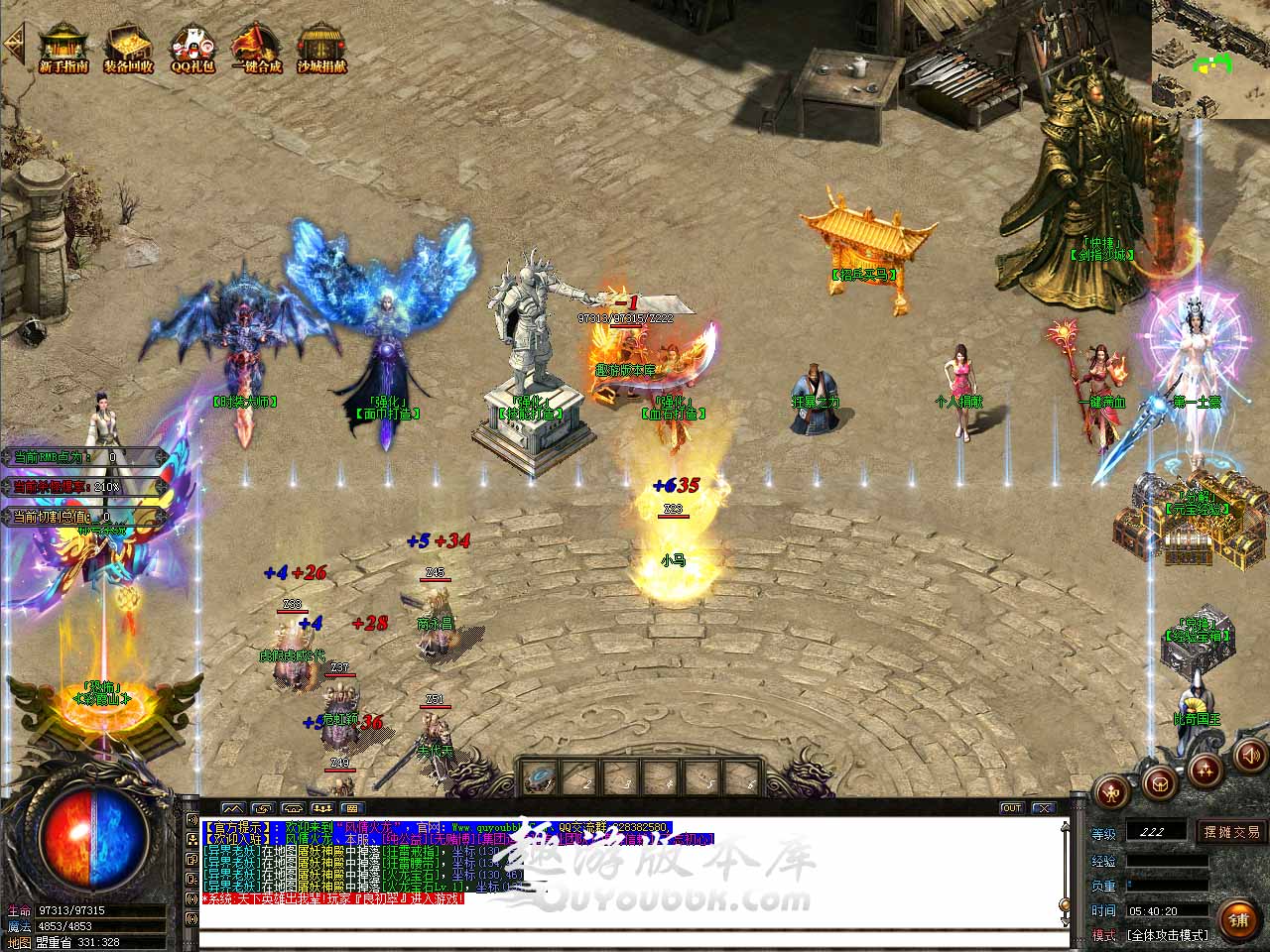Viewport: 1270px width, 952px height.
Task: Open the 新手指南 beginner guide
Action: (63, 48)
